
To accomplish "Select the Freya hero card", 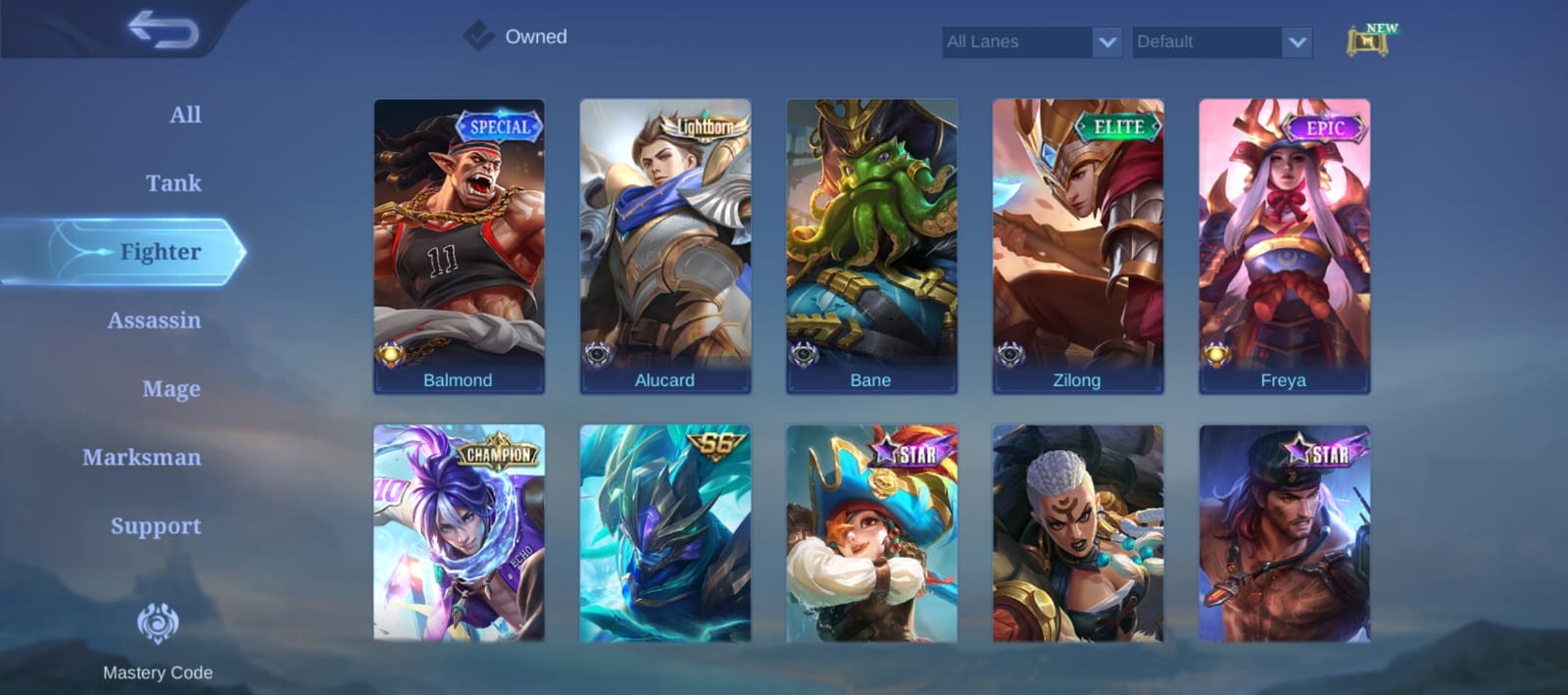I will (1284, 245).
